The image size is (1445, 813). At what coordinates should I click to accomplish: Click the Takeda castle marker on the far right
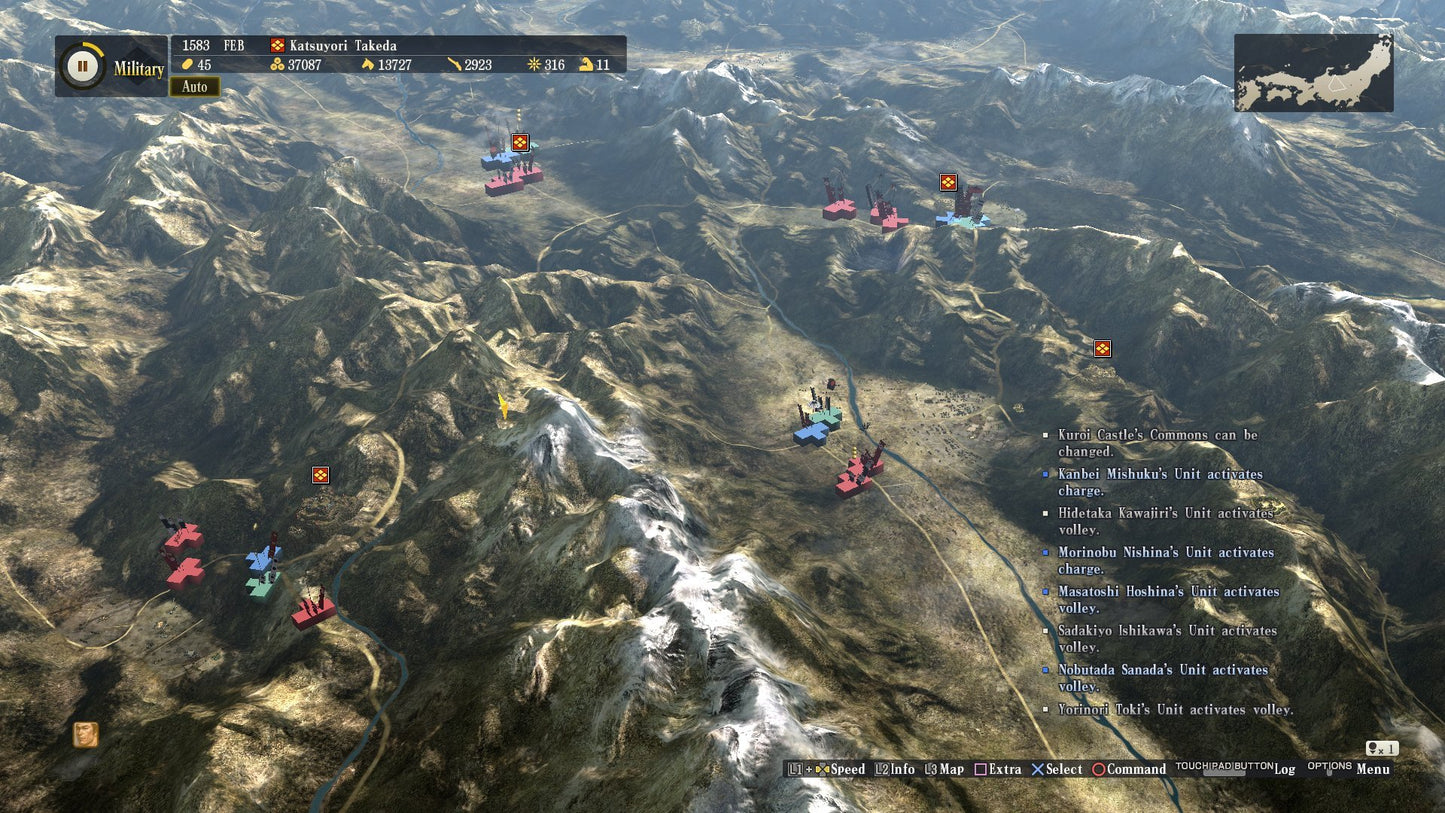tap(1103, 349)
